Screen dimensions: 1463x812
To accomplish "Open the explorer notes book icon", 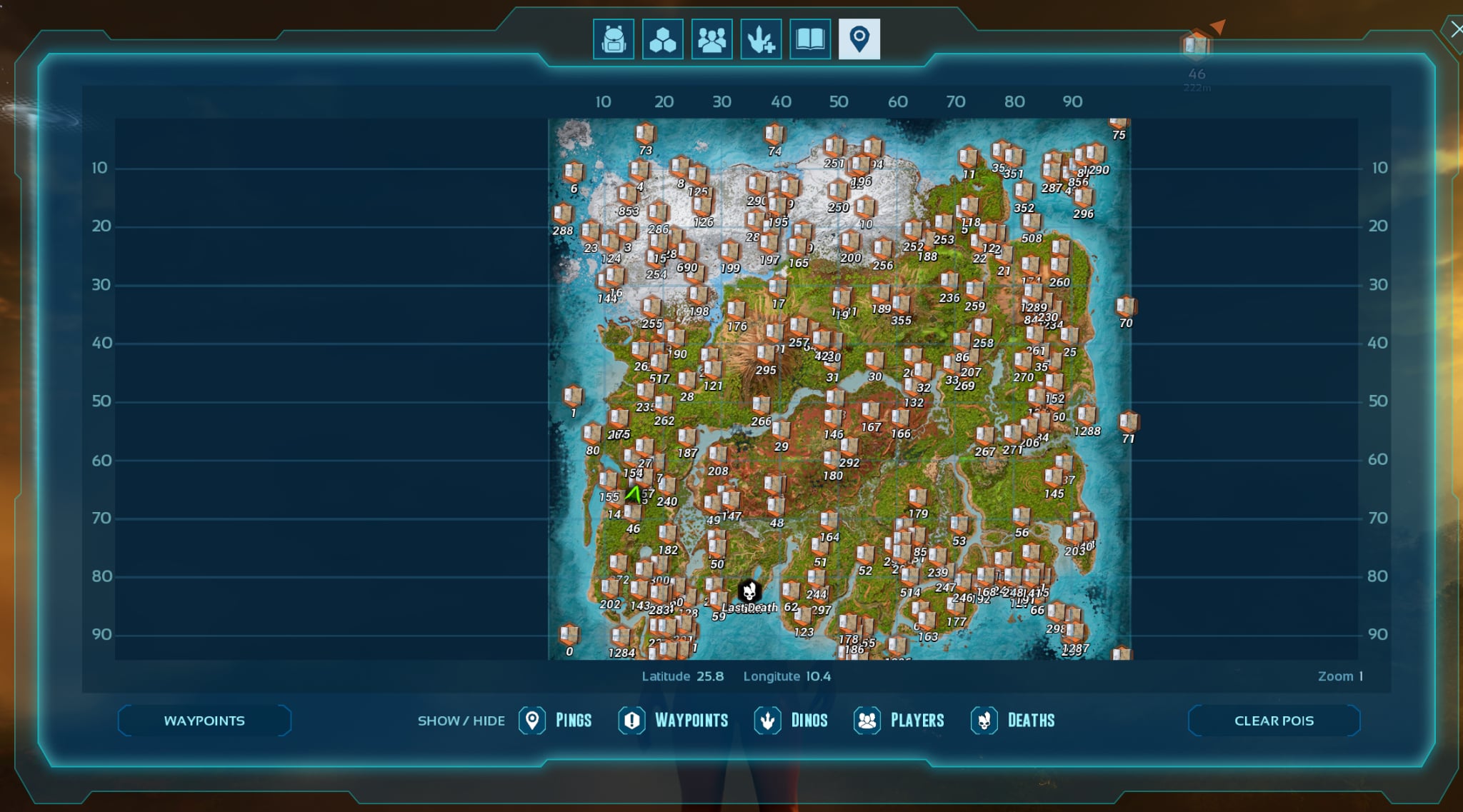I will pyautogui.click(x=809, y=39).
